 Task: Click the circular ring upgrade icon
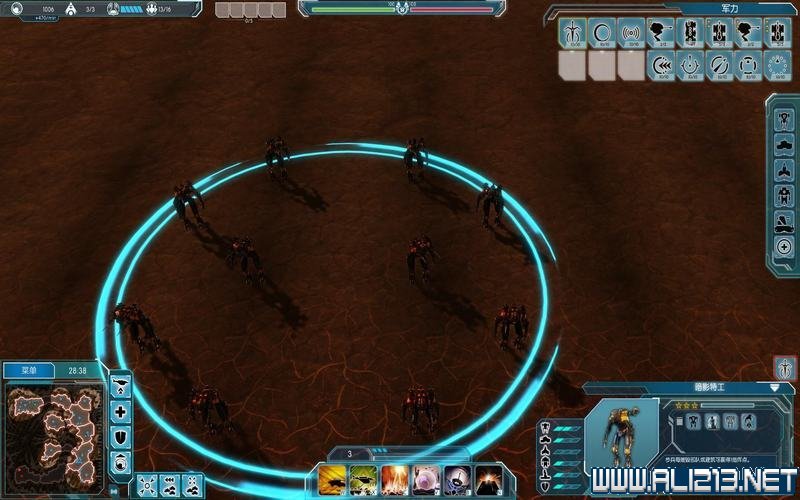[x=601, y=33]
